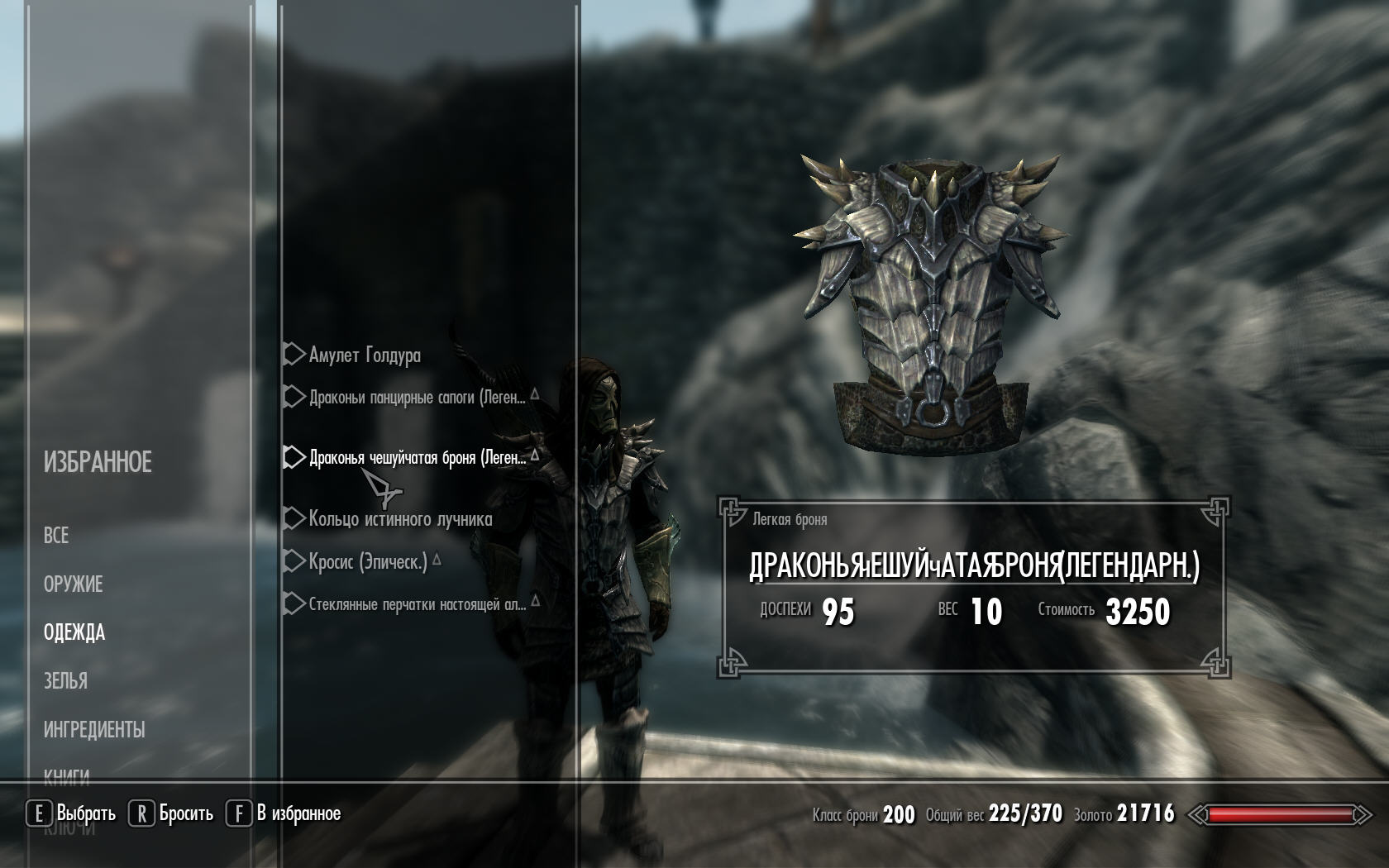Show the Оружие category

[x=73, y=584]
